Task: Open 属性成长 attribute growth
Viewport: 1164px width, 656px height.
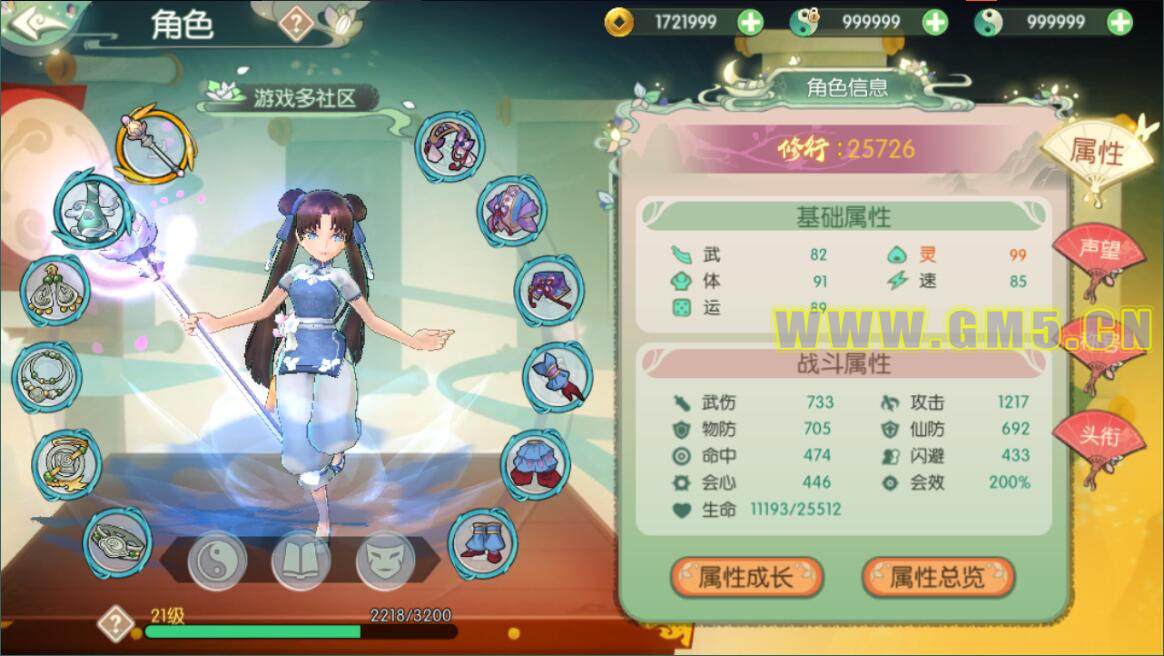Action: 746,577
